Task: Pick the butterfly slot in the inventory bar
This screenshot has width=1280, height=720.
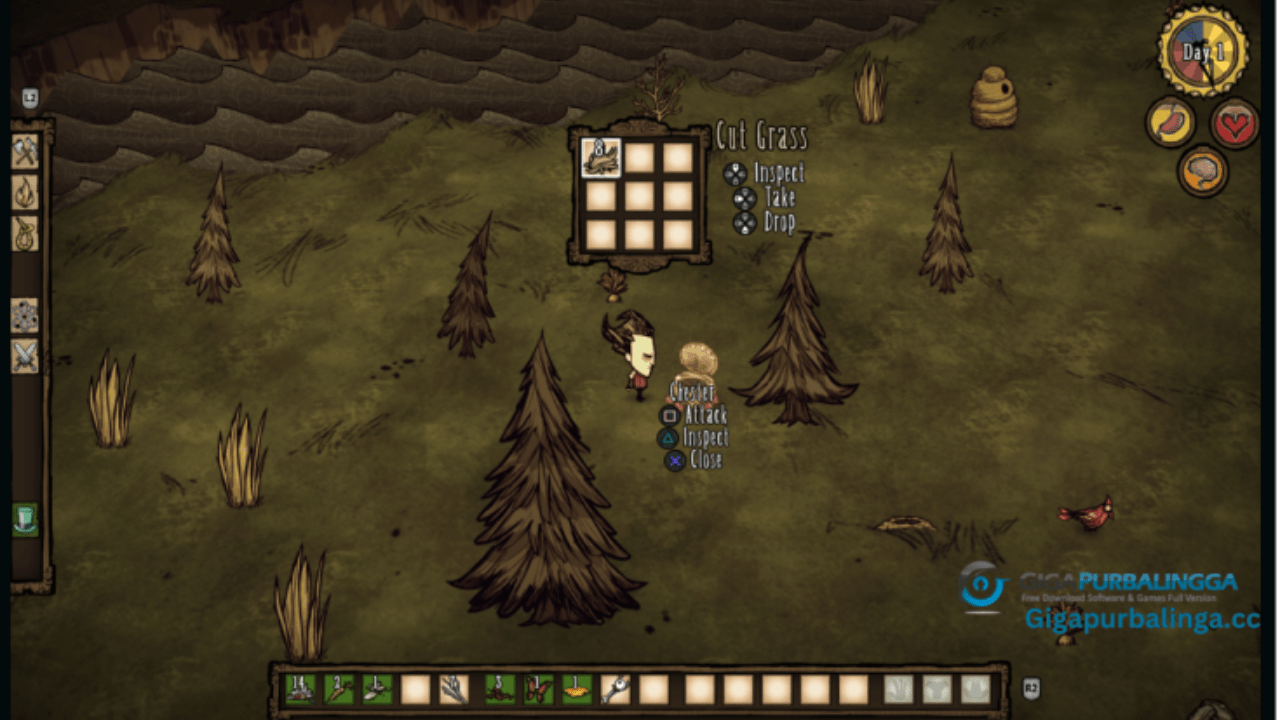Action: pyautogui.click(x=539, y=689)
